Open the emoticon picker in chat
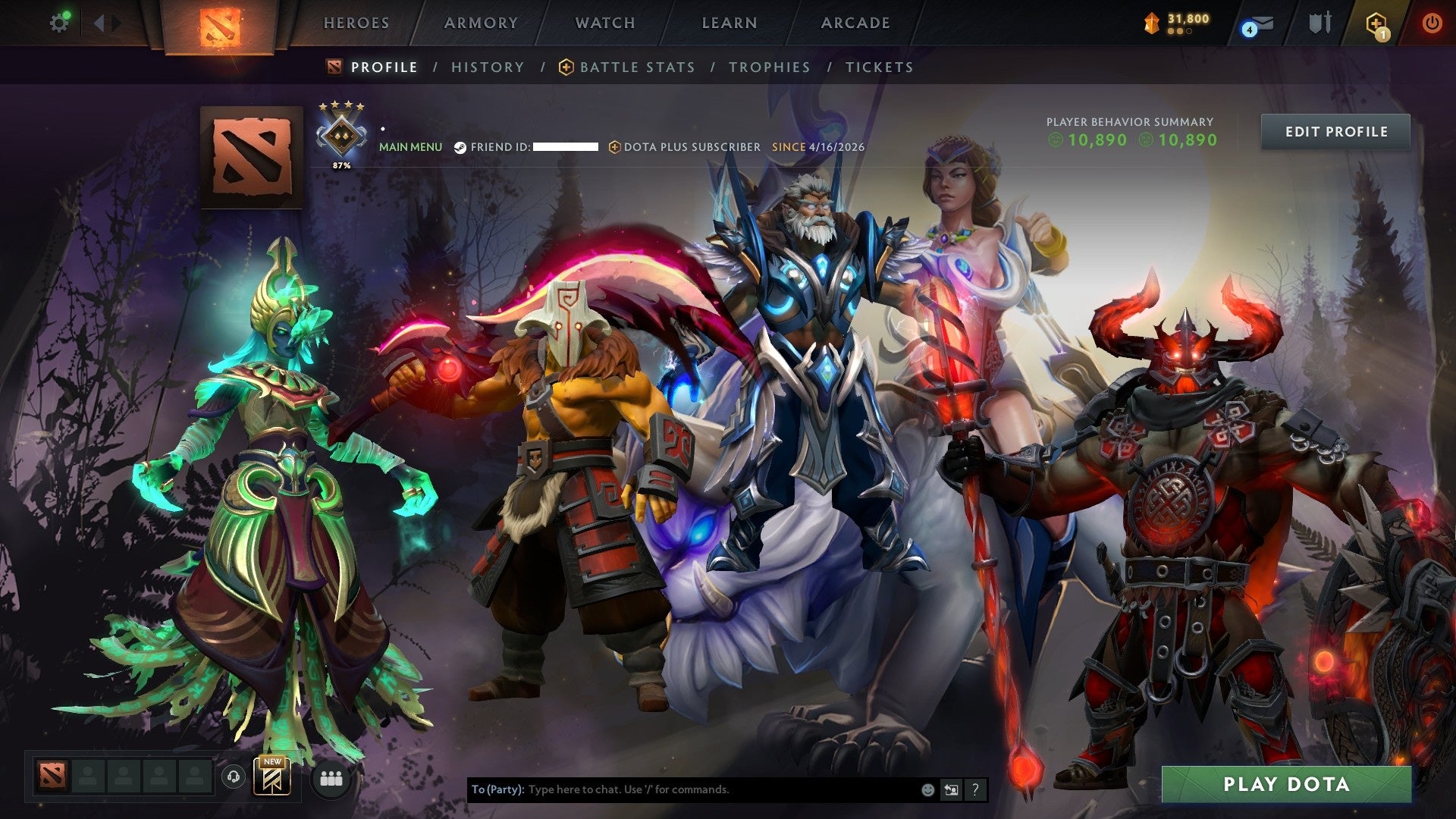This screenshot has width=1456, height=819. (x=927, y=789)
